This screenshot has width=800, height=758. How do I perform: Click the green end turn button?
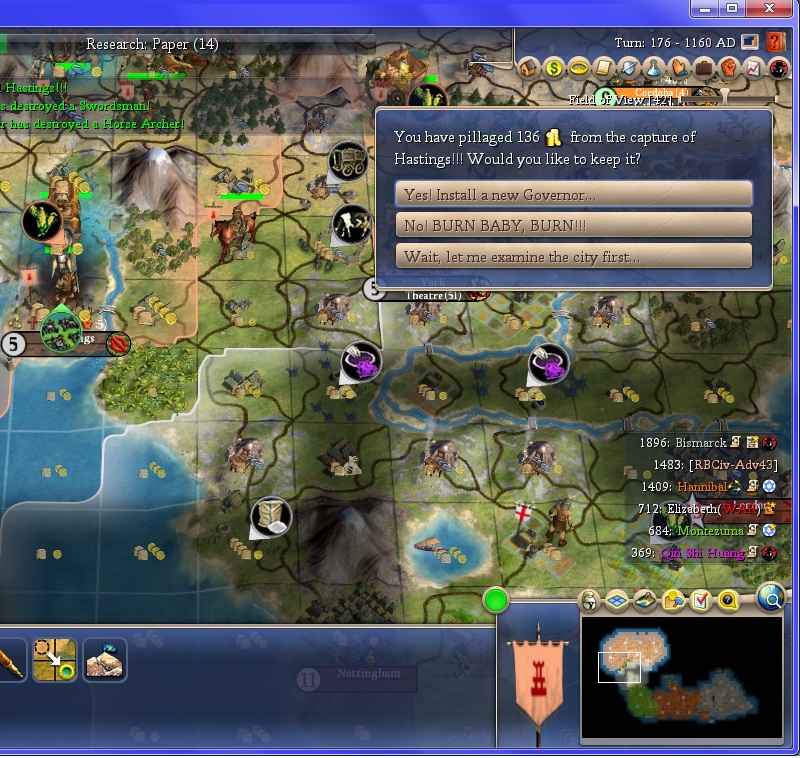496,600
